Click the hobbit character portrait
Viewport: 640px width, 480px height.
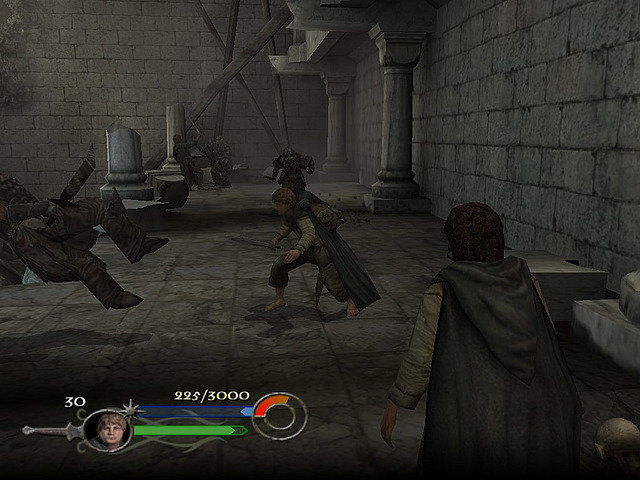(x=104, y=430)
